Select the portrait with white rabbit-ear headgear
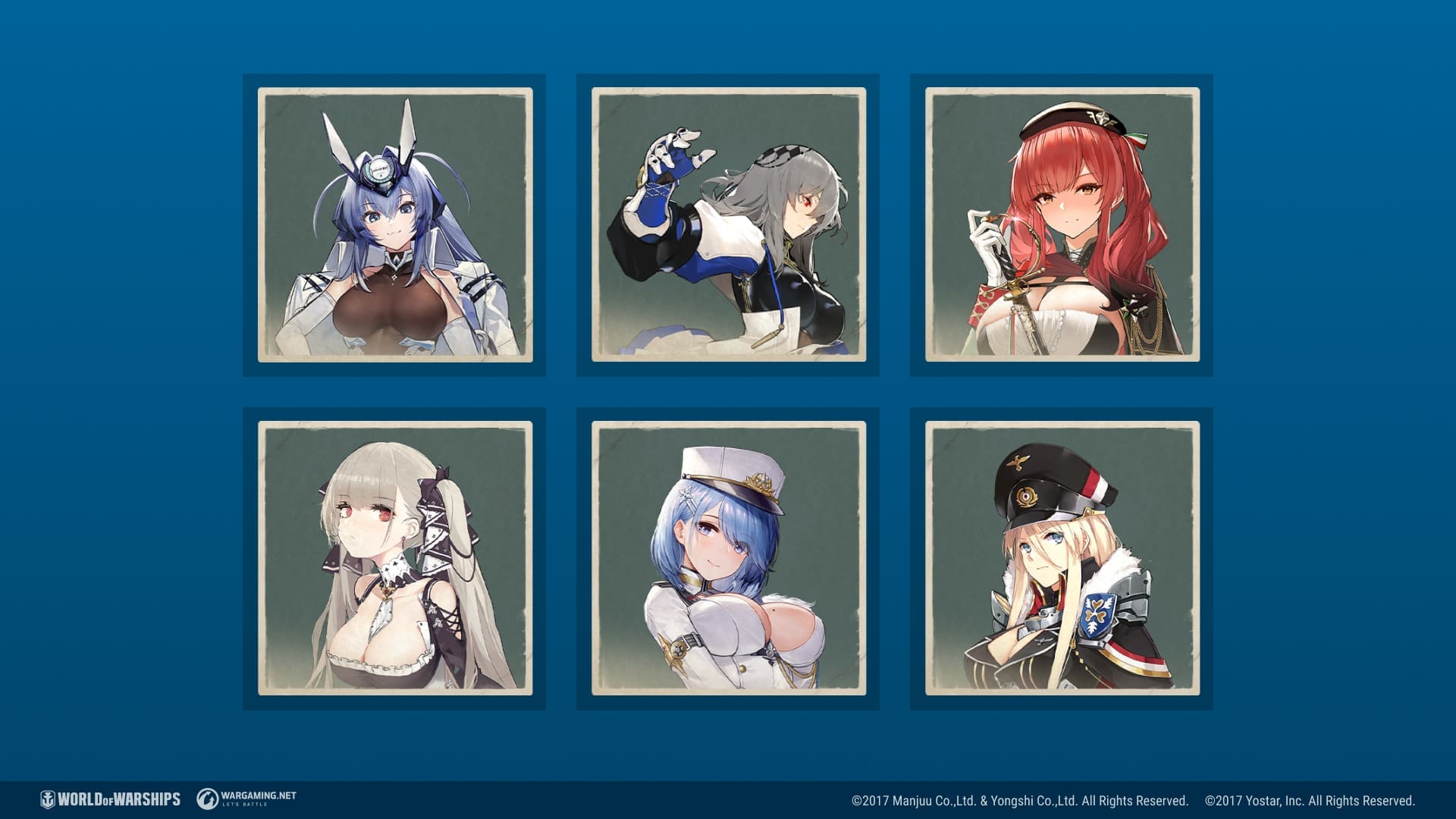 click(x=394, y=224)
